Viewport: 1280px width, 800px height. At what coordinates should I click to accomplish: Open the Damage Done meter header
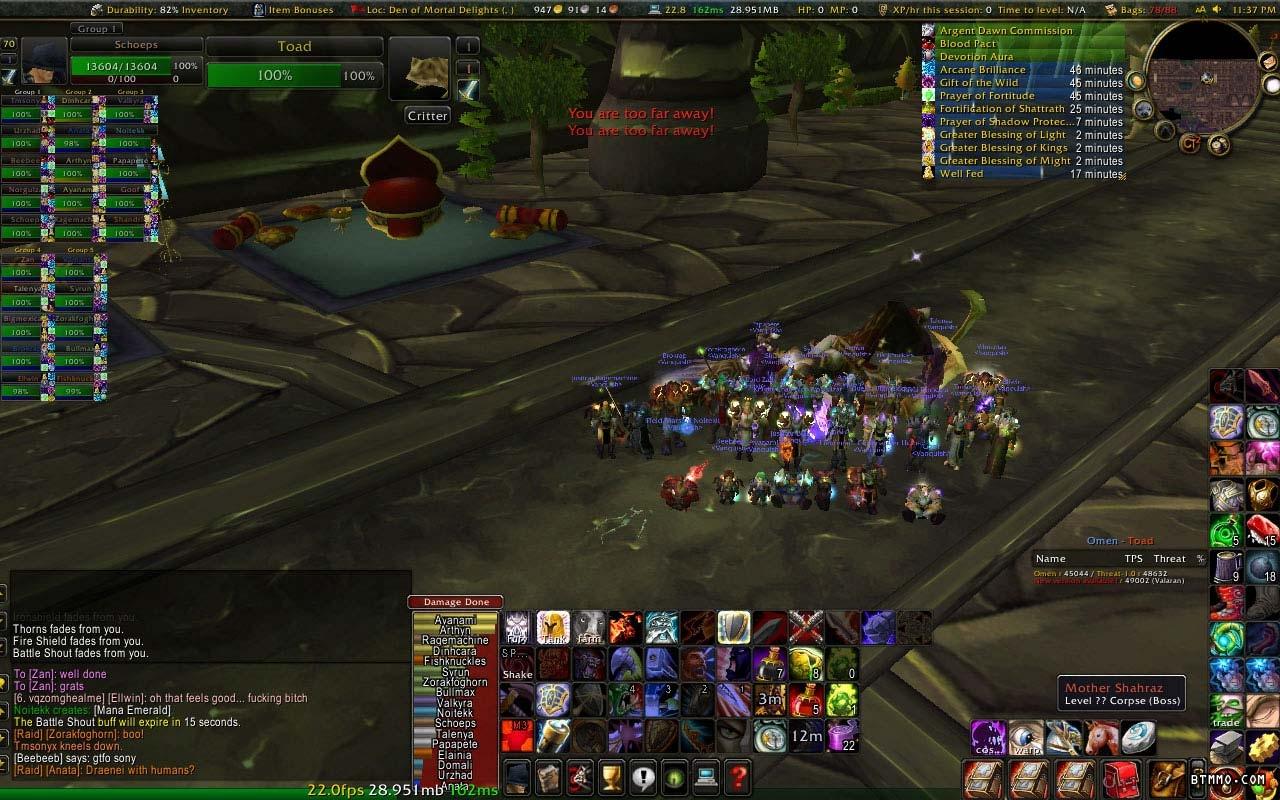(x=456, y=602)
